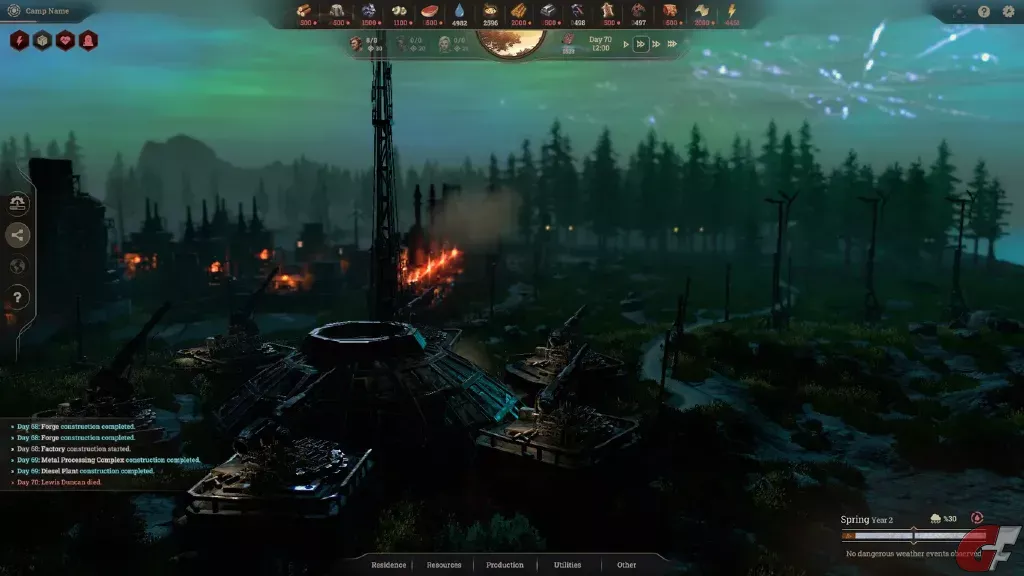Image resolution: width=1024 pixels, height=576 pixels.
Task: Open the red tombstone deaths alert
Action: tap(88, 41)
